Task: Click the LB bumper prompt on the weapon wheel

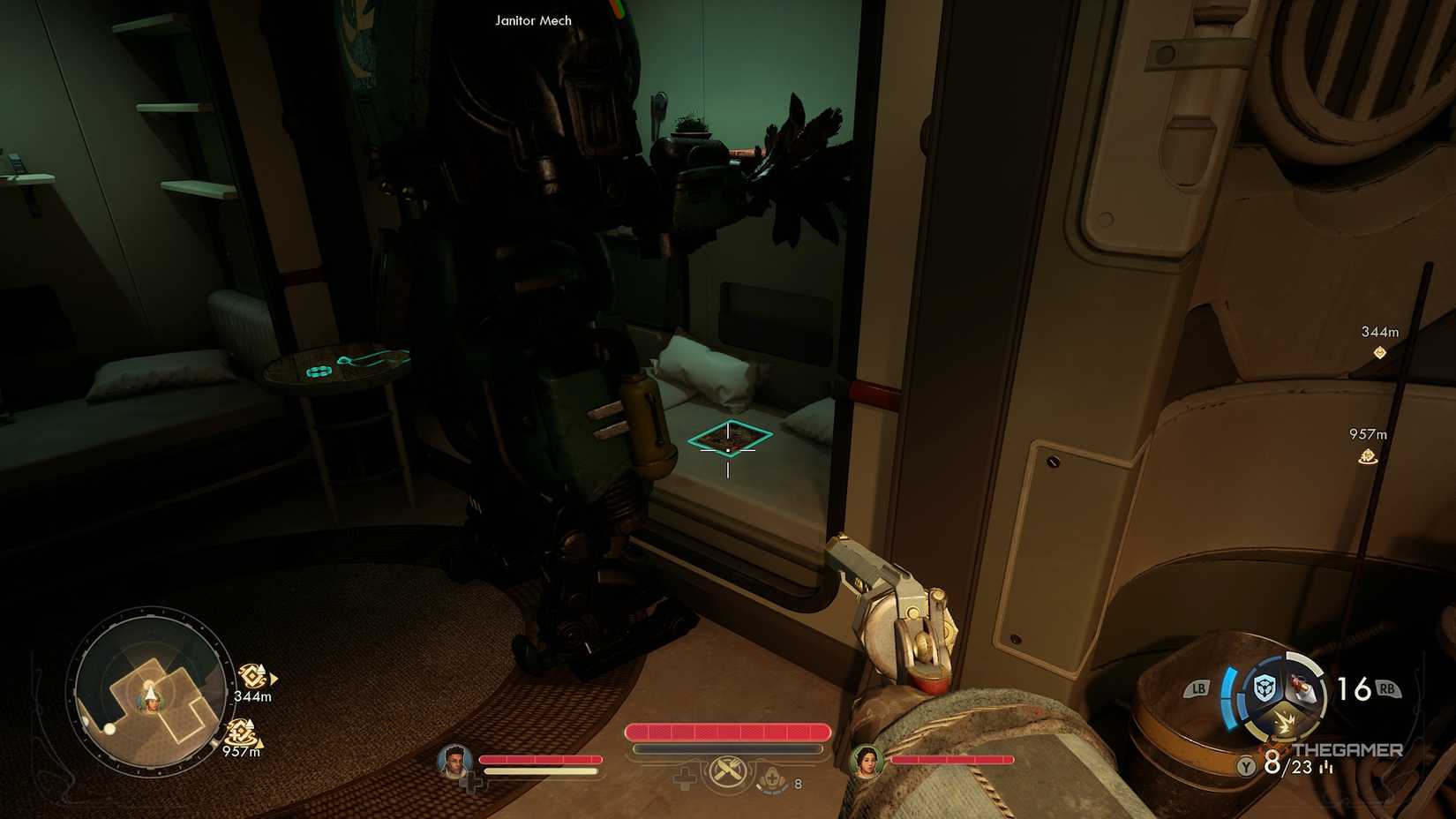Action: click(1198, 687)
